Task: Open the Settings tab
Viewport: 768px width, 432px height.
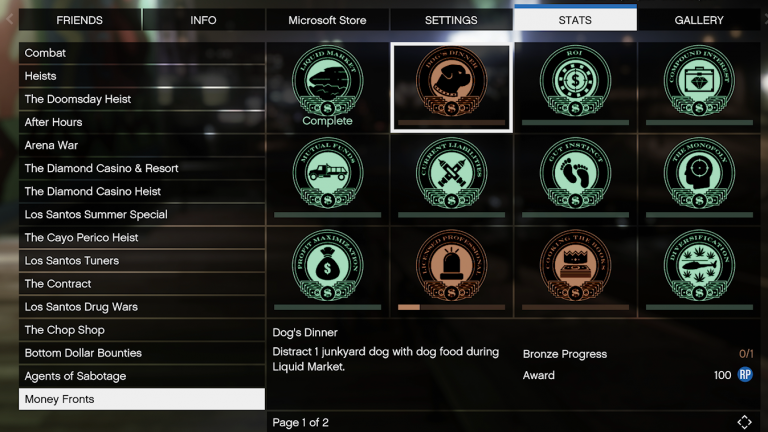Action: click(451, 20)
